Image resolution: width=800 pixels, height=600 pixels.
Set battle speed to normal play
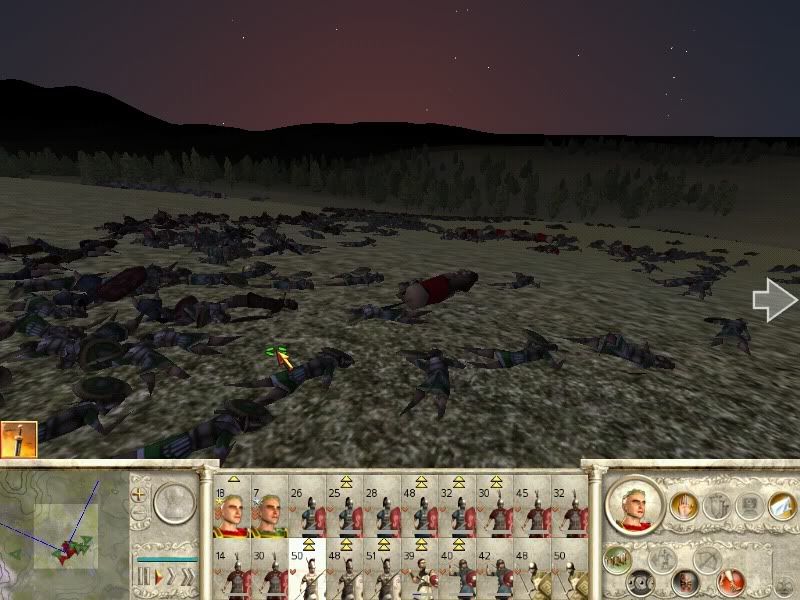click(x=156, y=577)
